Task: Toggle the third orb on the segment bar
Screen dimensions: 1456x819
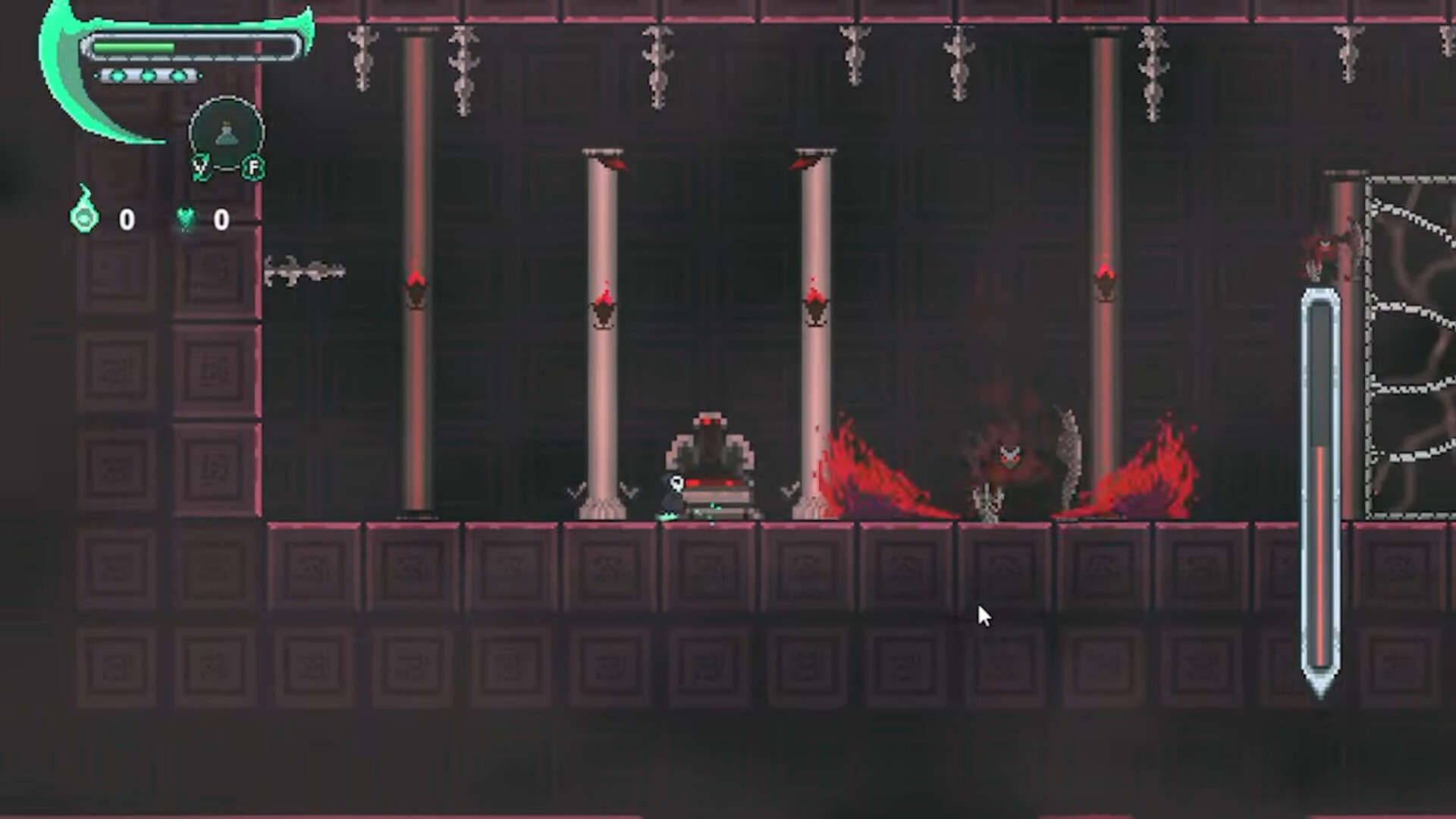Action: click(x=178, y=76)
